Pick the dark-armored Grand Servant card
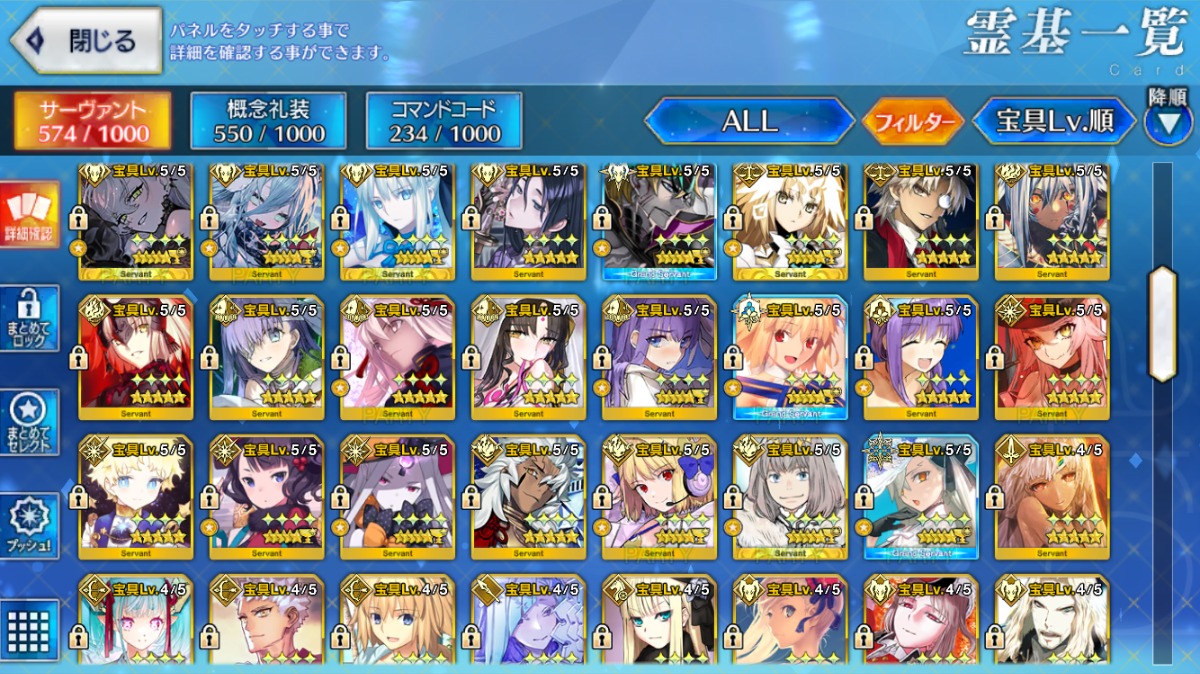This screenshot has height=674, width=1200. 659,220
